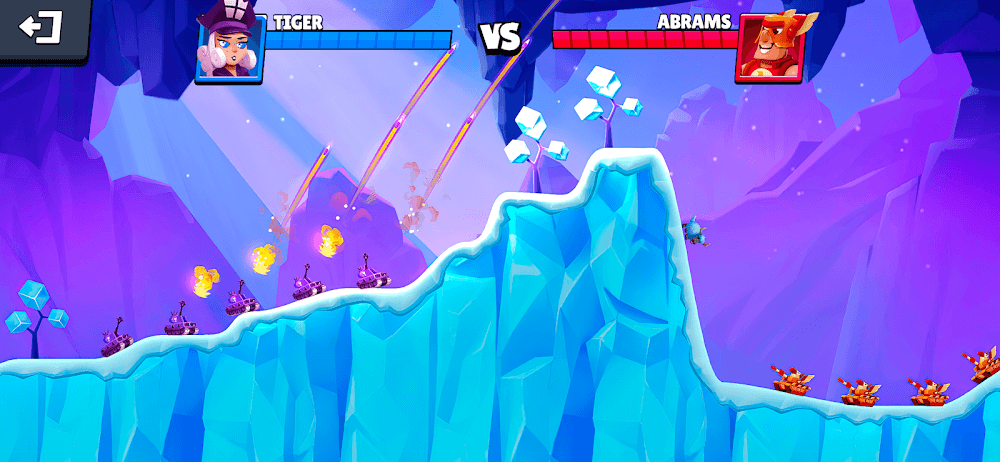Click the exit battle button

click(x=42, y=28)
